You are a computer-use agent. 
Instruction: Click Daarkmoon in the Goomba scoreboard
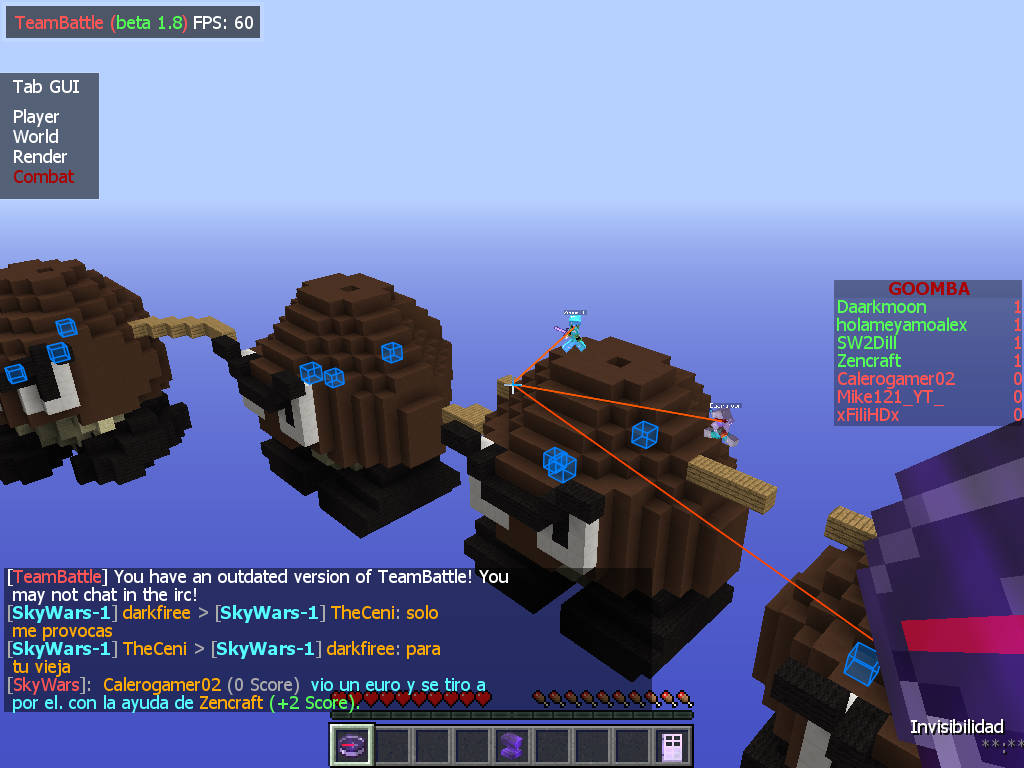(x=882, y=307)
